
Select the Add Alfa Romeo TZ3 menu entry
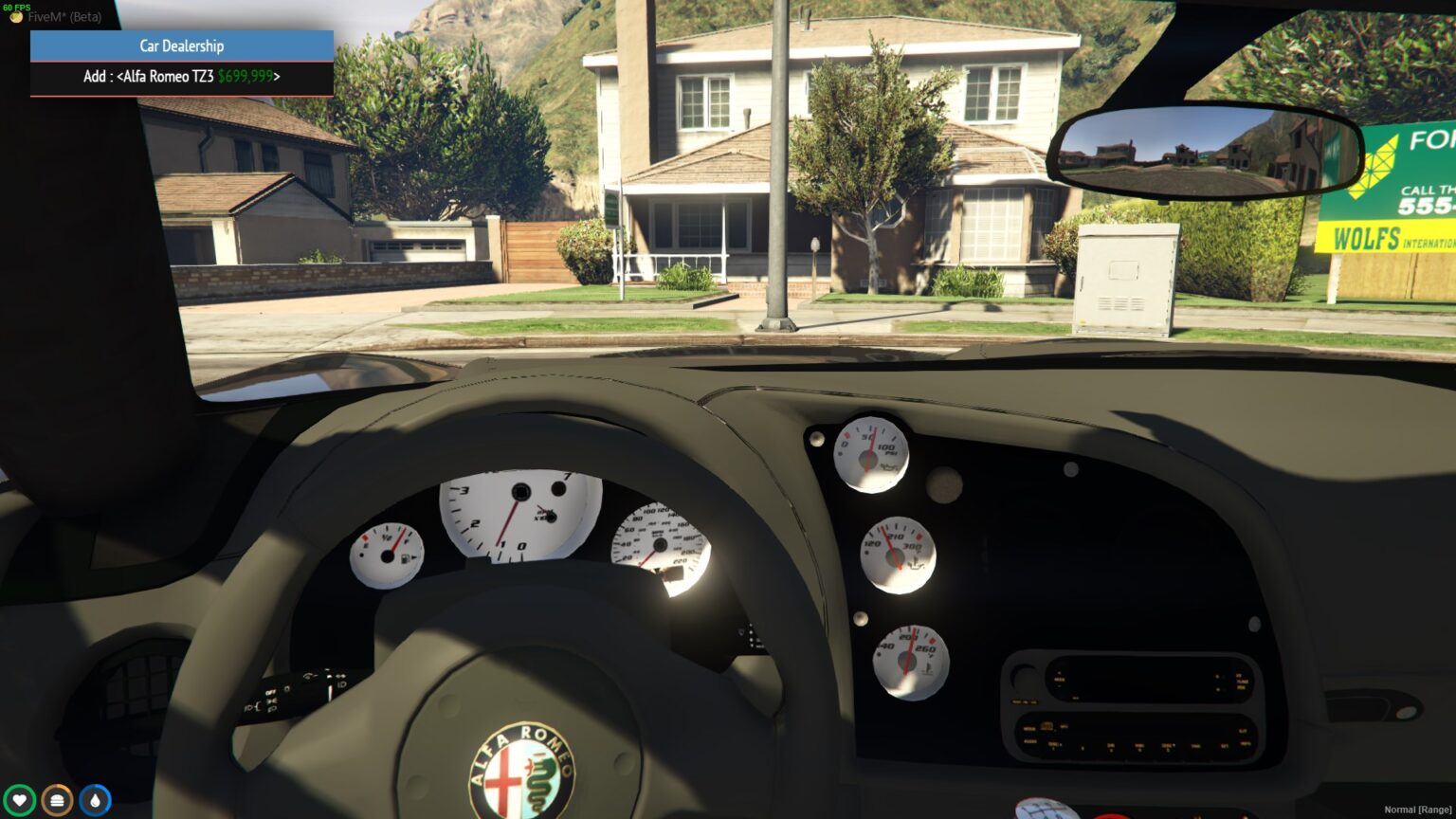[181, 77]
